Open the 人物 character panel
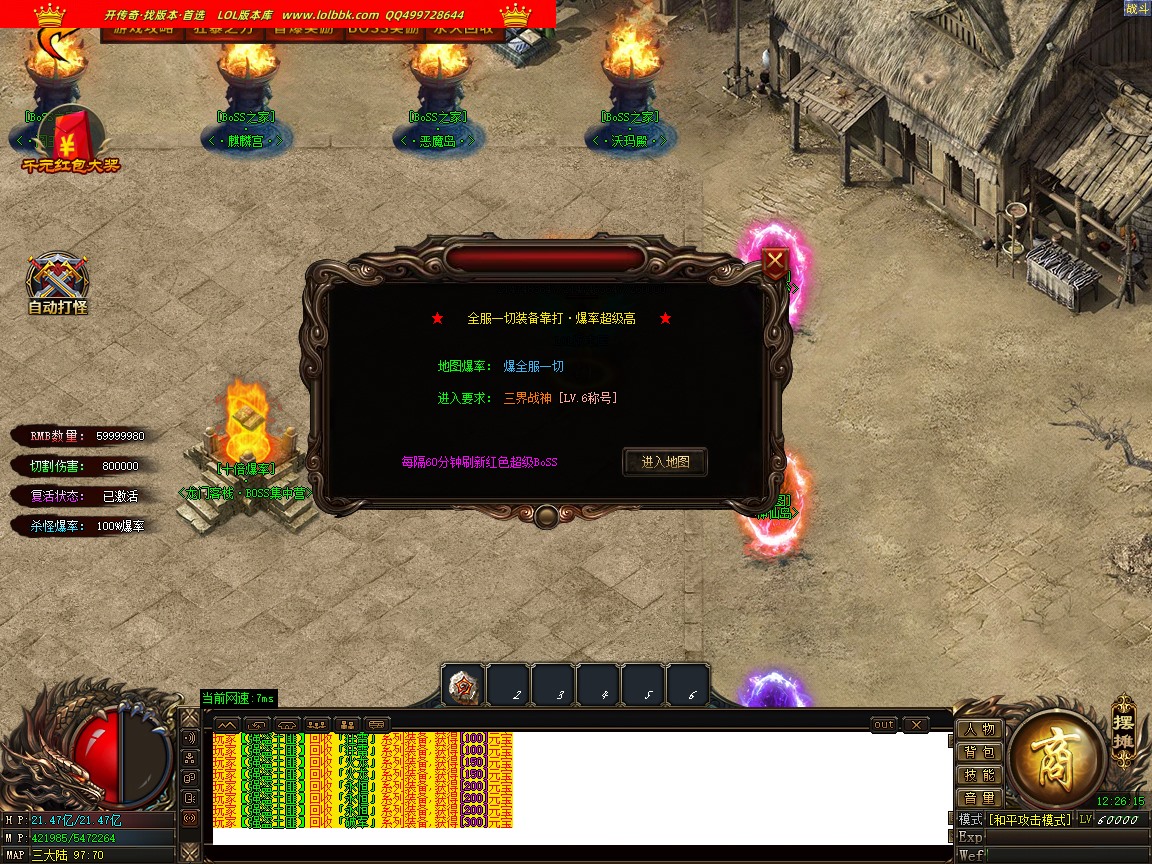 979,729
